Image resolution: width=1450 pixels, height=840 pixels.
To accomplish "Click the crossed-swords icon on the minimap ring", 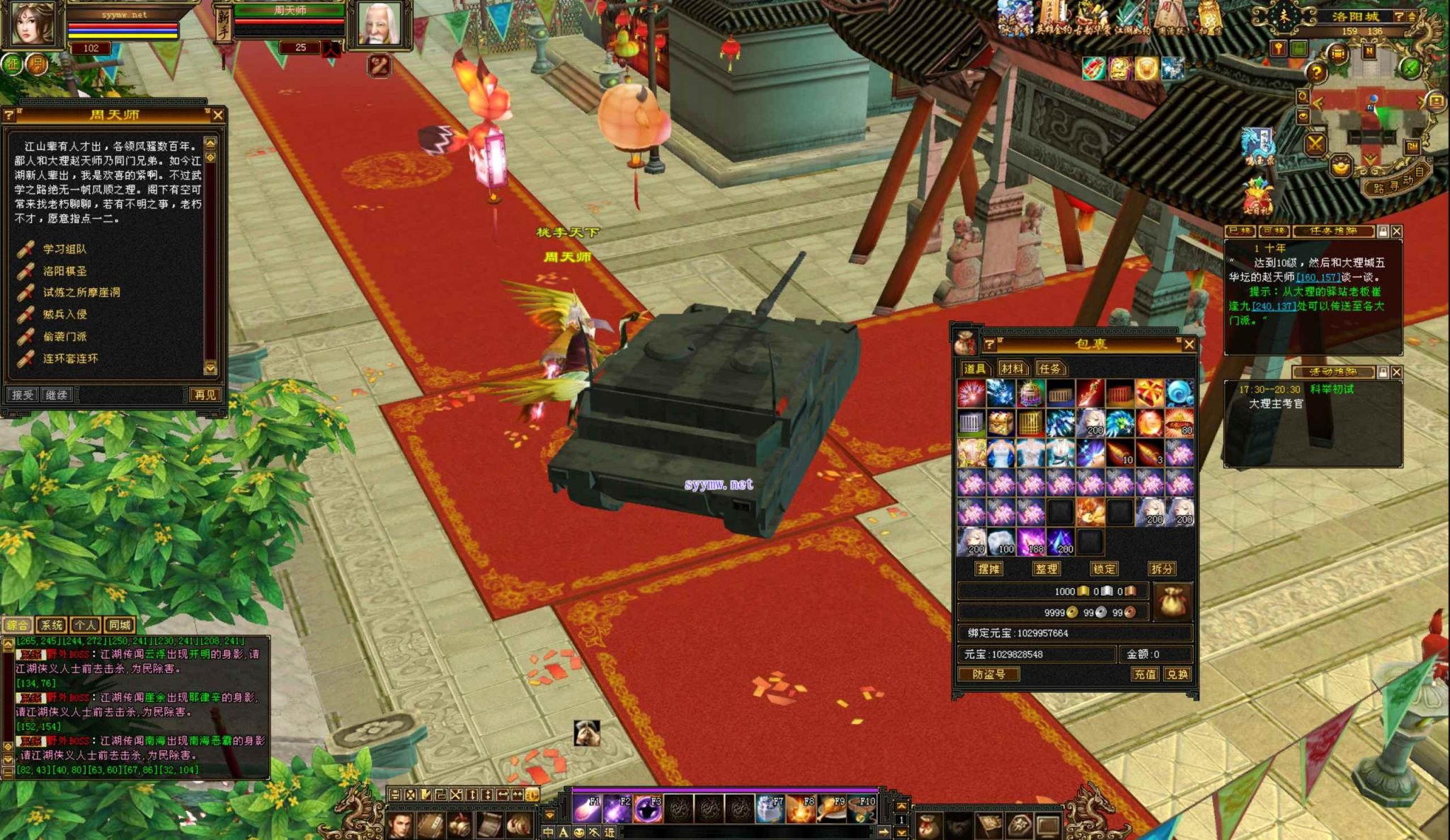I will click(1314, 144).
